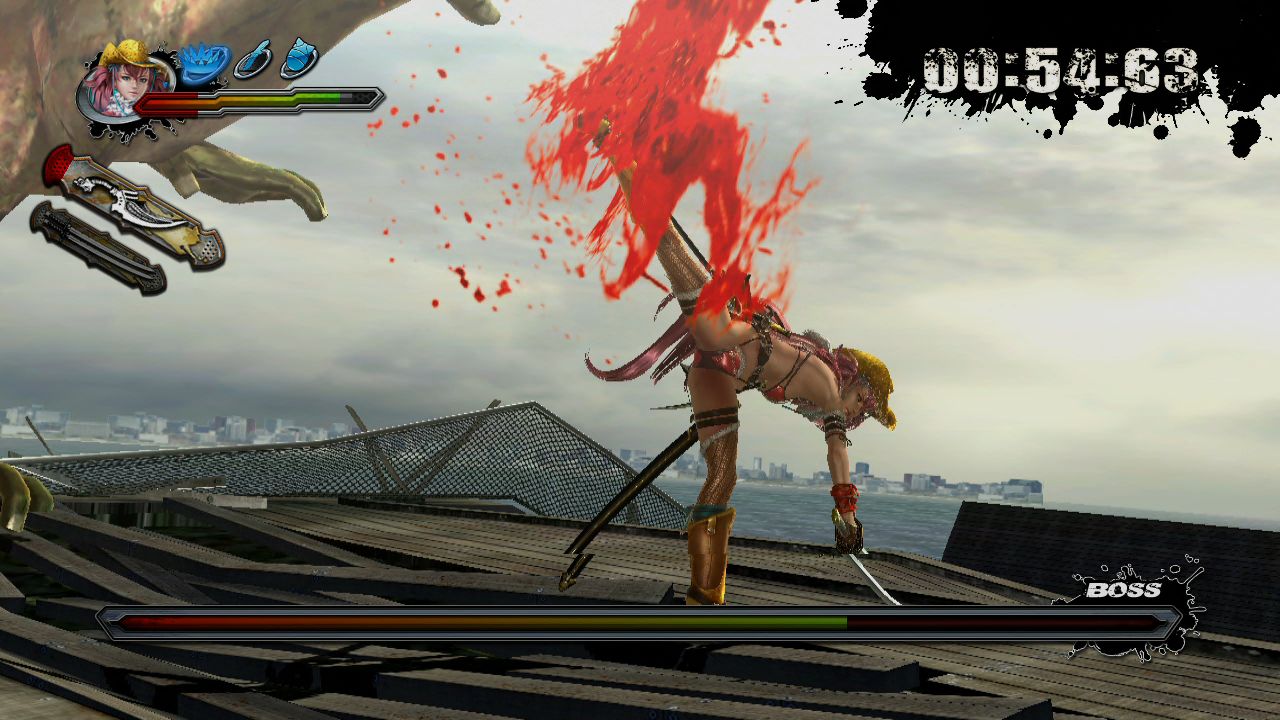1280x720 pixels.
Task: Activate the glowing blue crown icon
Action: [204, 62]
